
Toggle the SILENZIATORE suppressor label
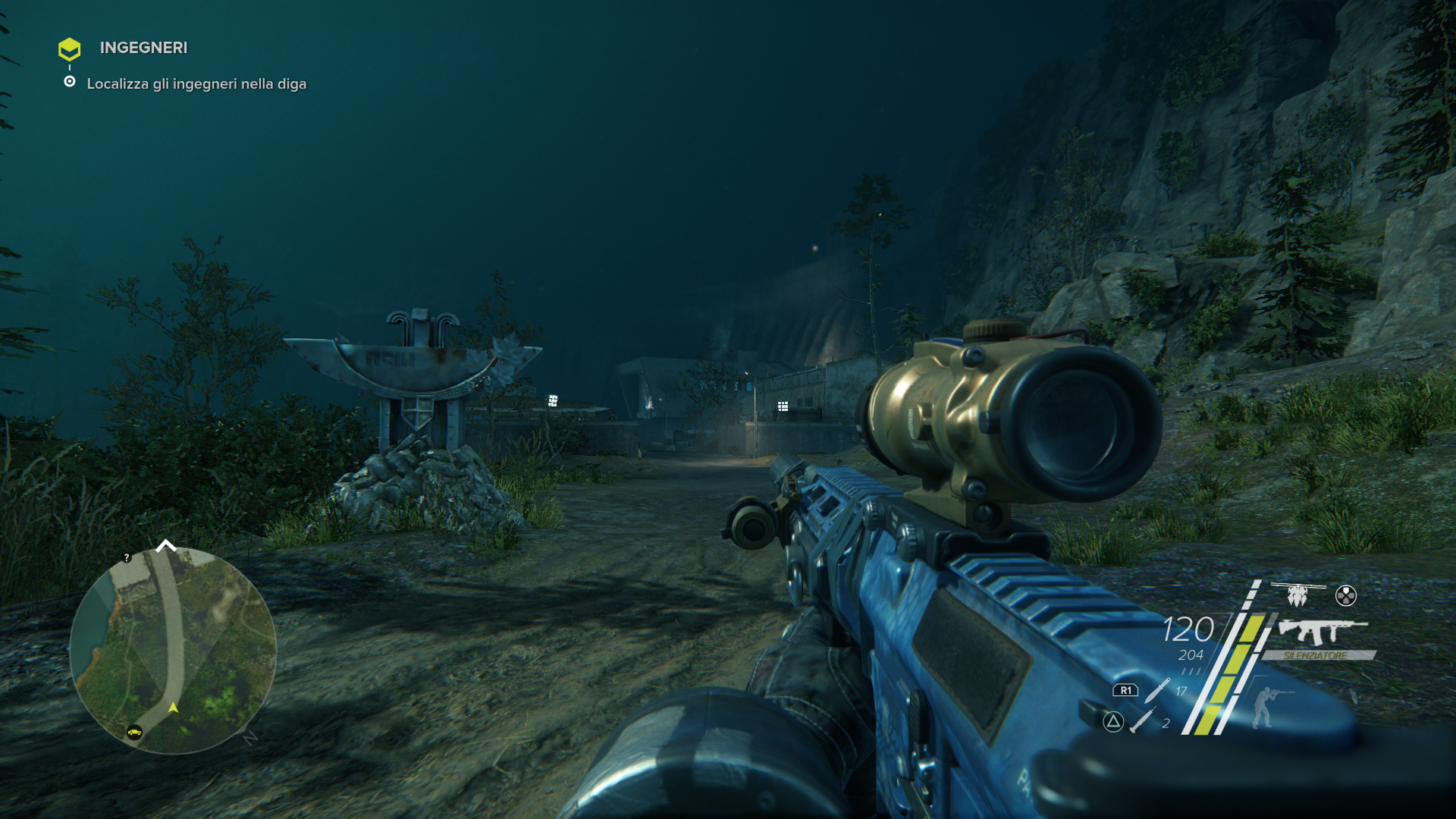(1316, 655)
